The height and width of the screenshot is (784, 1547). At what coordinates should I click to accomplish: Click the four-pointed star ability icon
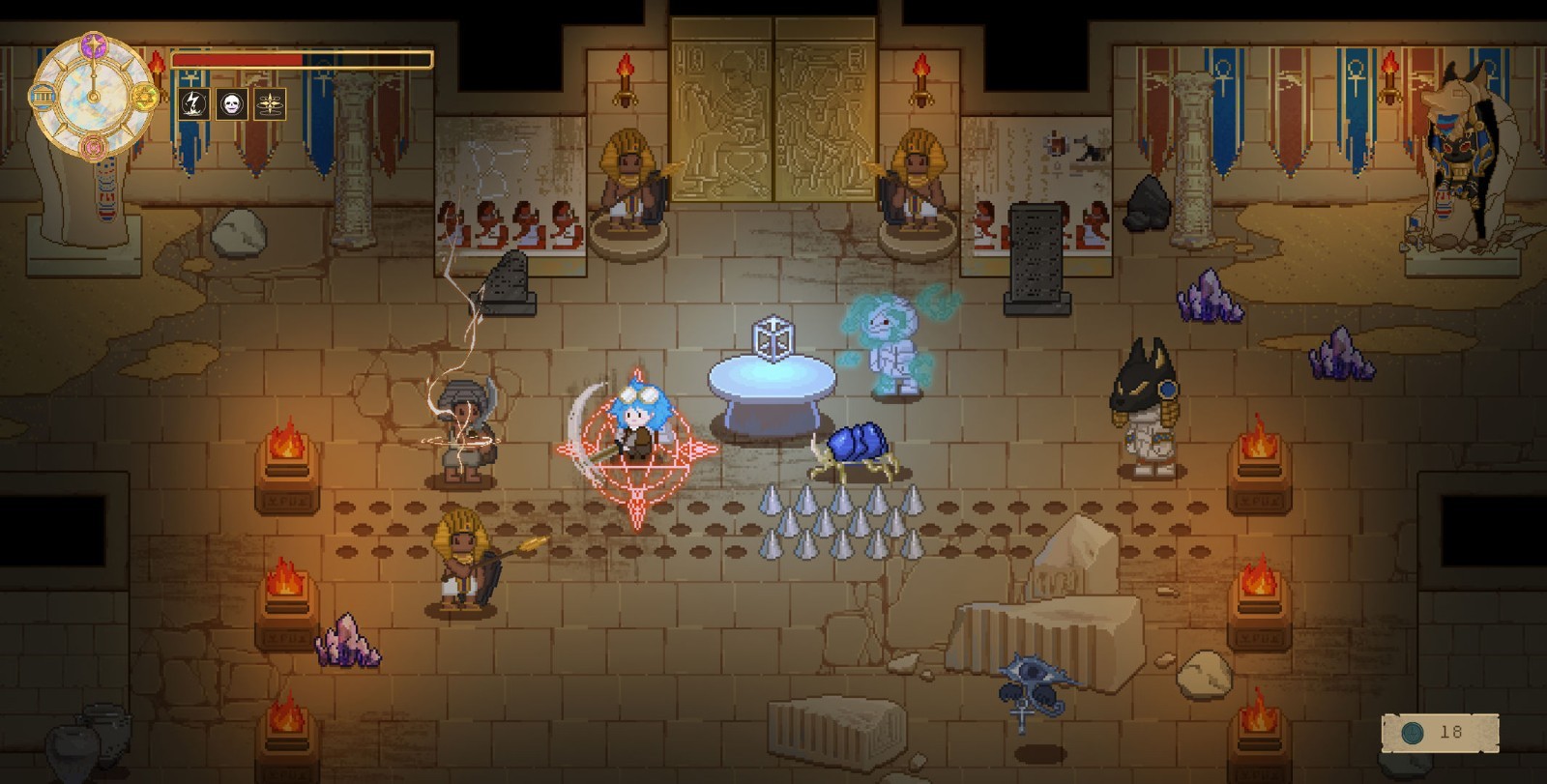click(x=270, y=103)
